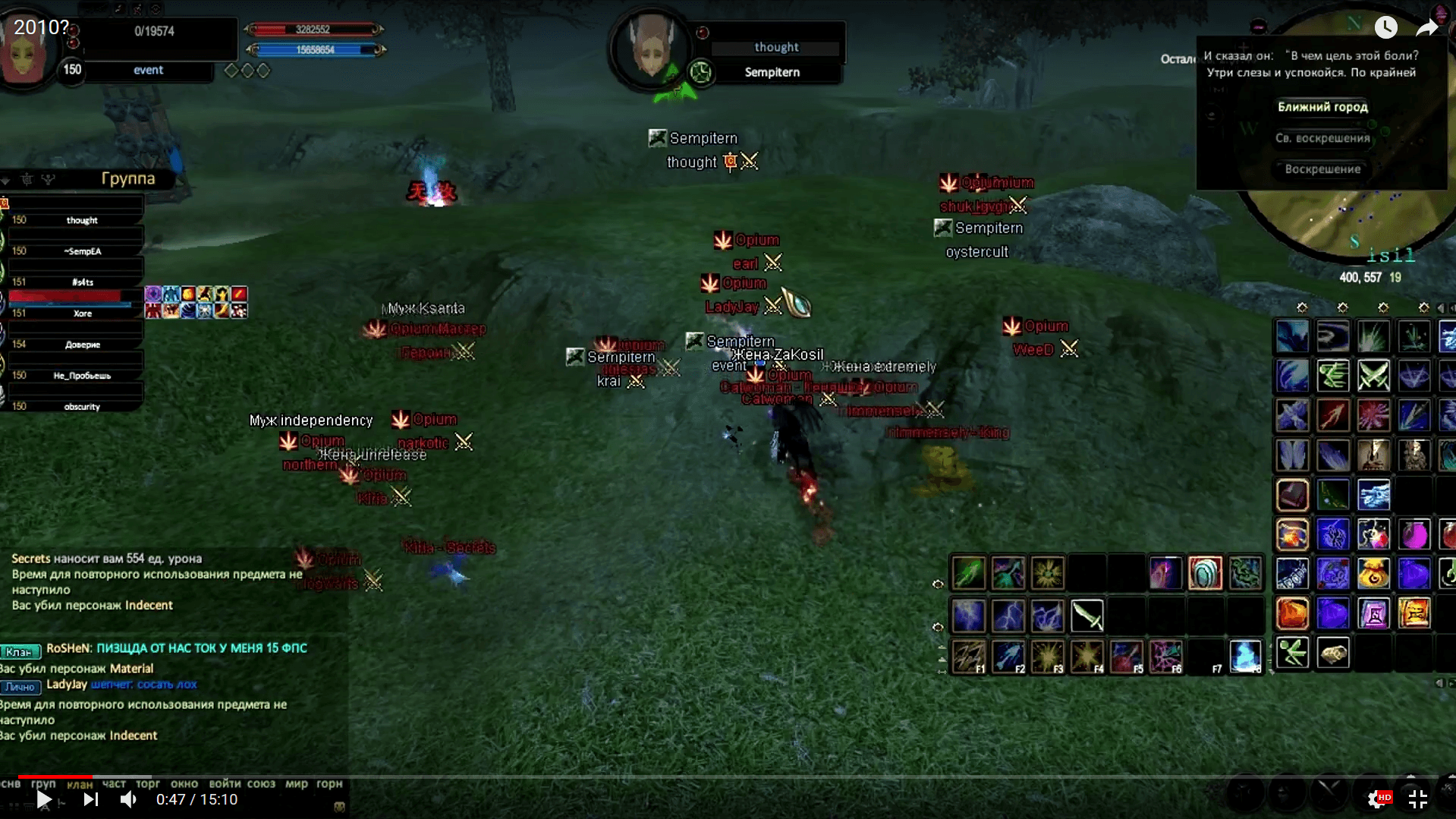
Task: Activate the crossed green swords skill
Action: (x=1373, y=376)
